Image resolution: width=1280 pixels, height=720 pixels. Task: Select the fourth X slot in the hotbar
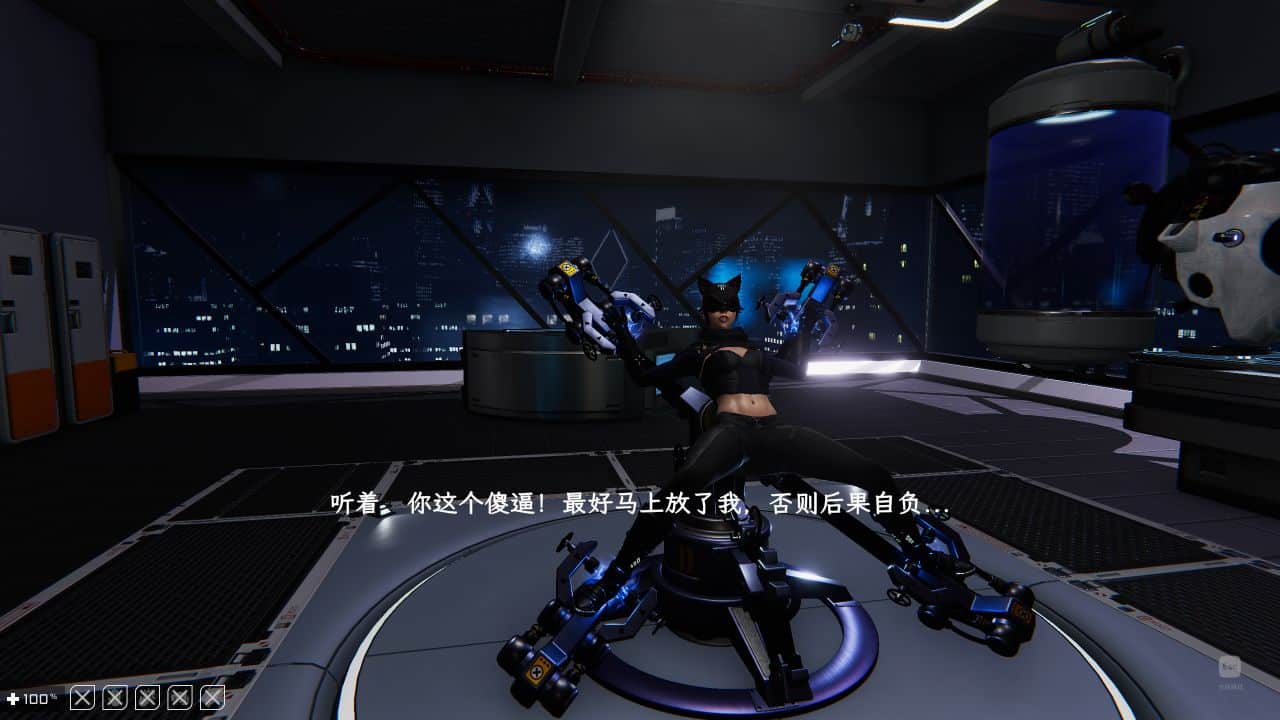point(177,696)
